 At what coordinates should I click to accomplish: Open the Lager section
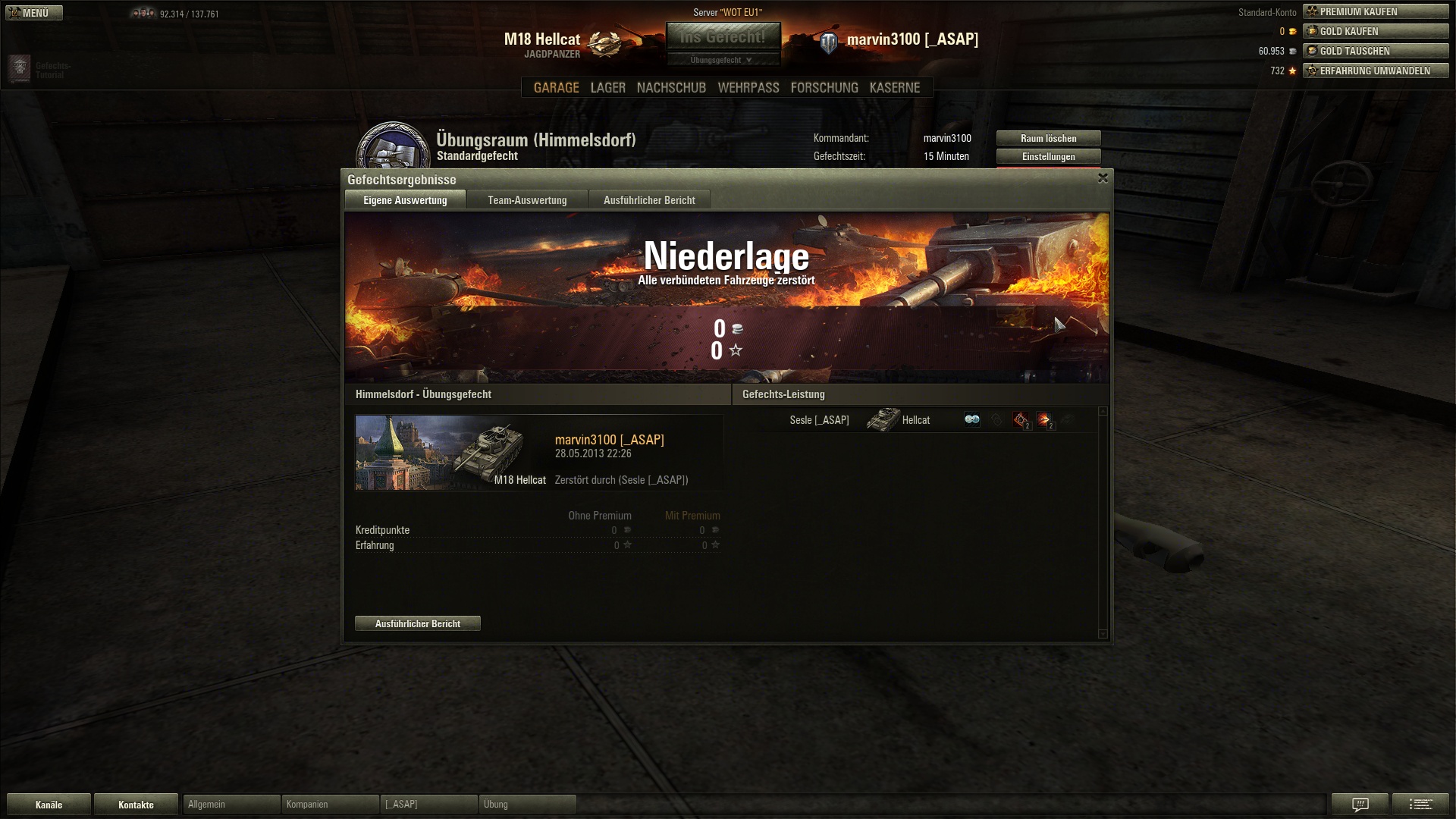coord(607,88)
